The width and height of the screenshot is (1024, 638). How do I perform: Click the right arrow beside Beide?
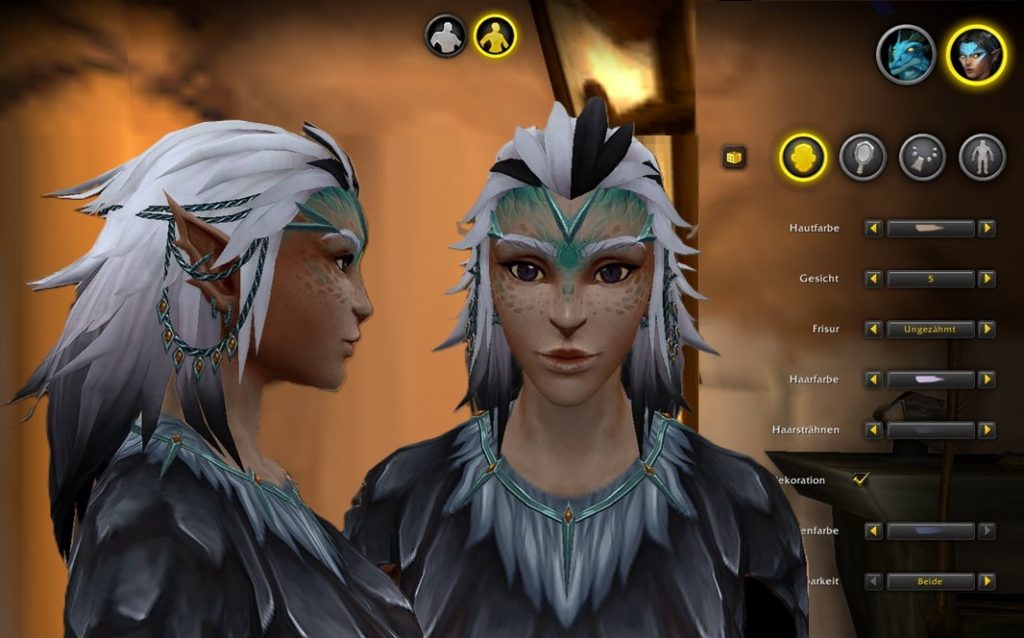[987, 581]
